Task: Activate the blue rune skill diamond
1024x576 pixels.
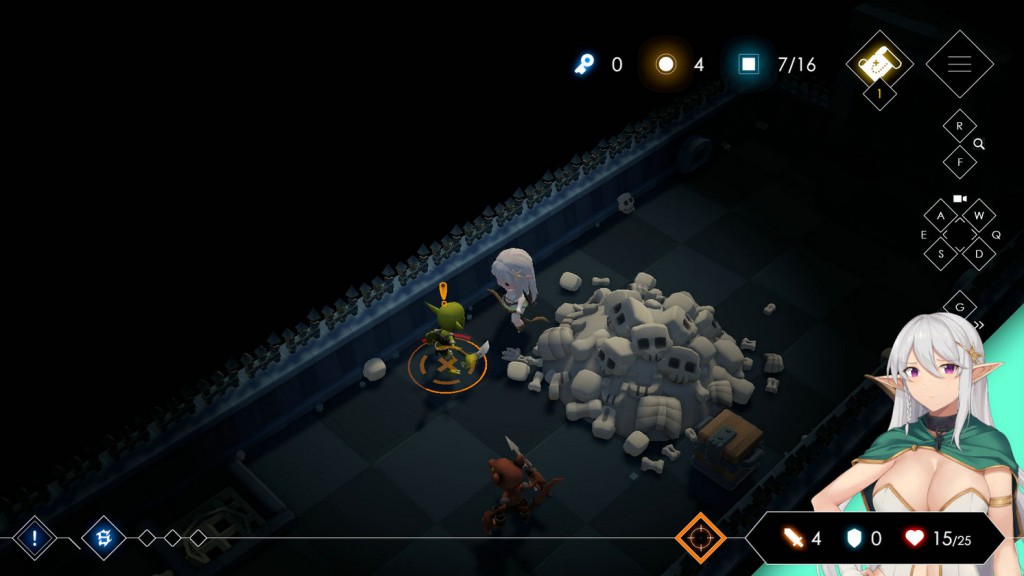Action: click(x=102, y=538)
